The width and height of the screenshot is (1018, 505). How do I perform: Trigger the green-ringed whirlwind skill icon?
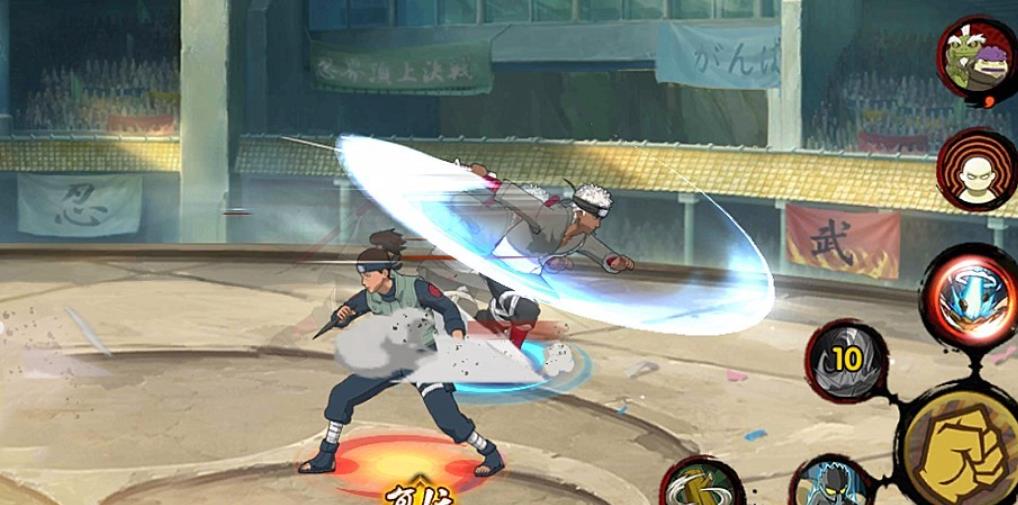point(702,486)
